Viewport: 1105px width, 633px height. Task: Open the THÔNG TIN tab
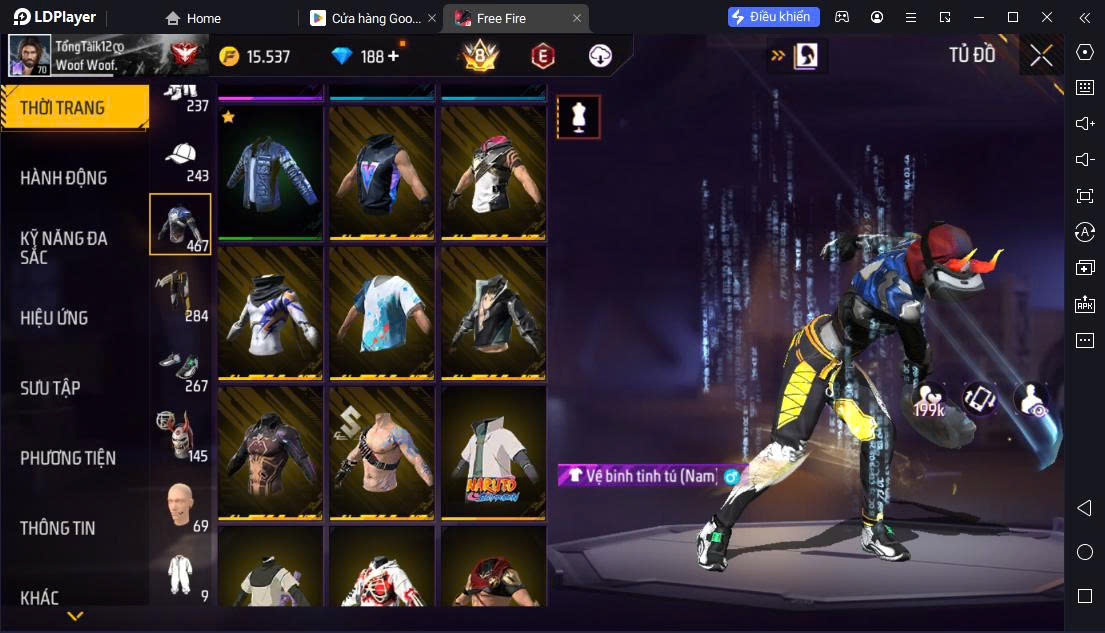pos(58,528)
